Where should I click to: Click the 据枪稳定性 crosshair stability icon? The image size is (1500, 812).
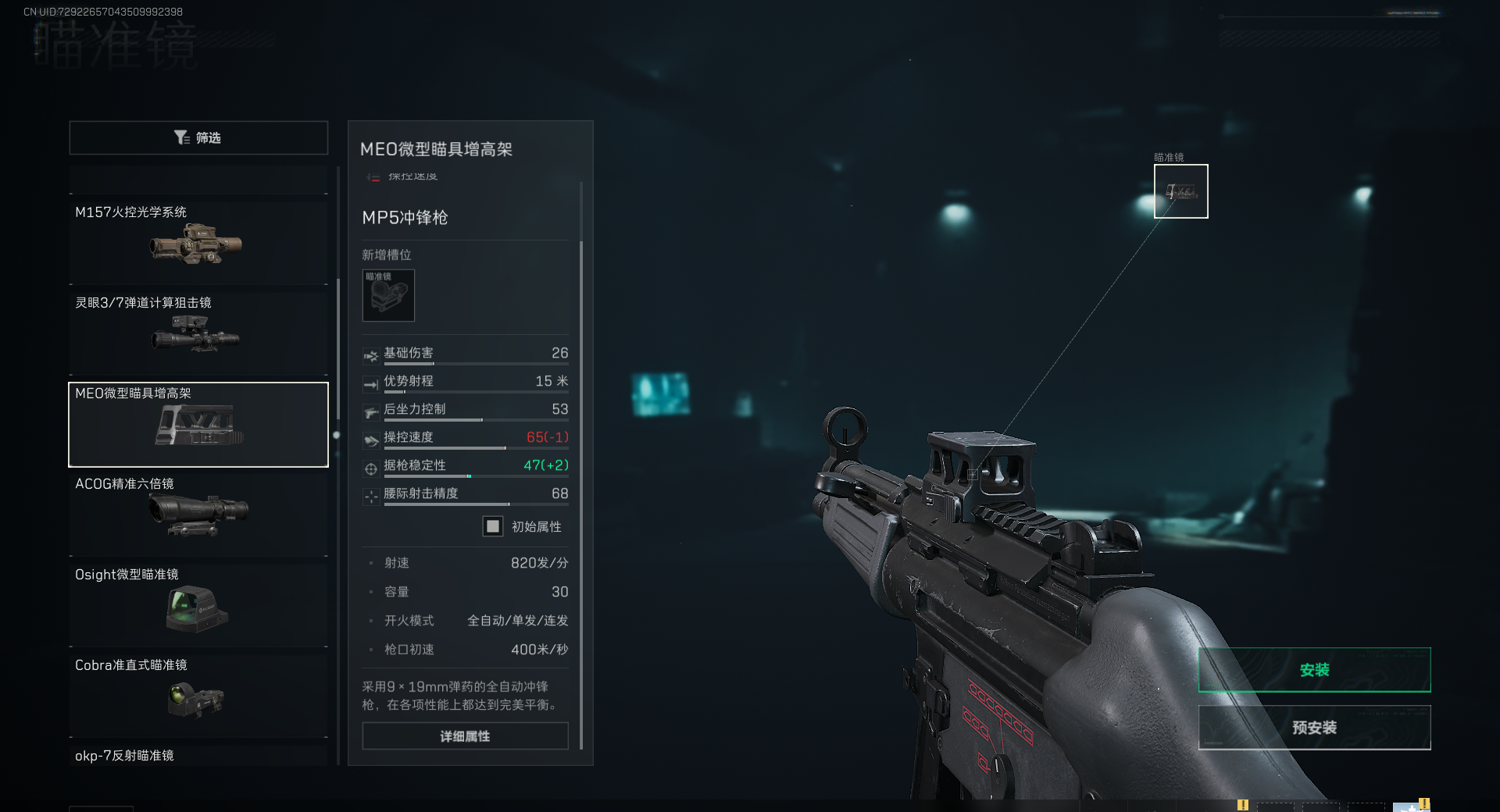click(371, 468)
